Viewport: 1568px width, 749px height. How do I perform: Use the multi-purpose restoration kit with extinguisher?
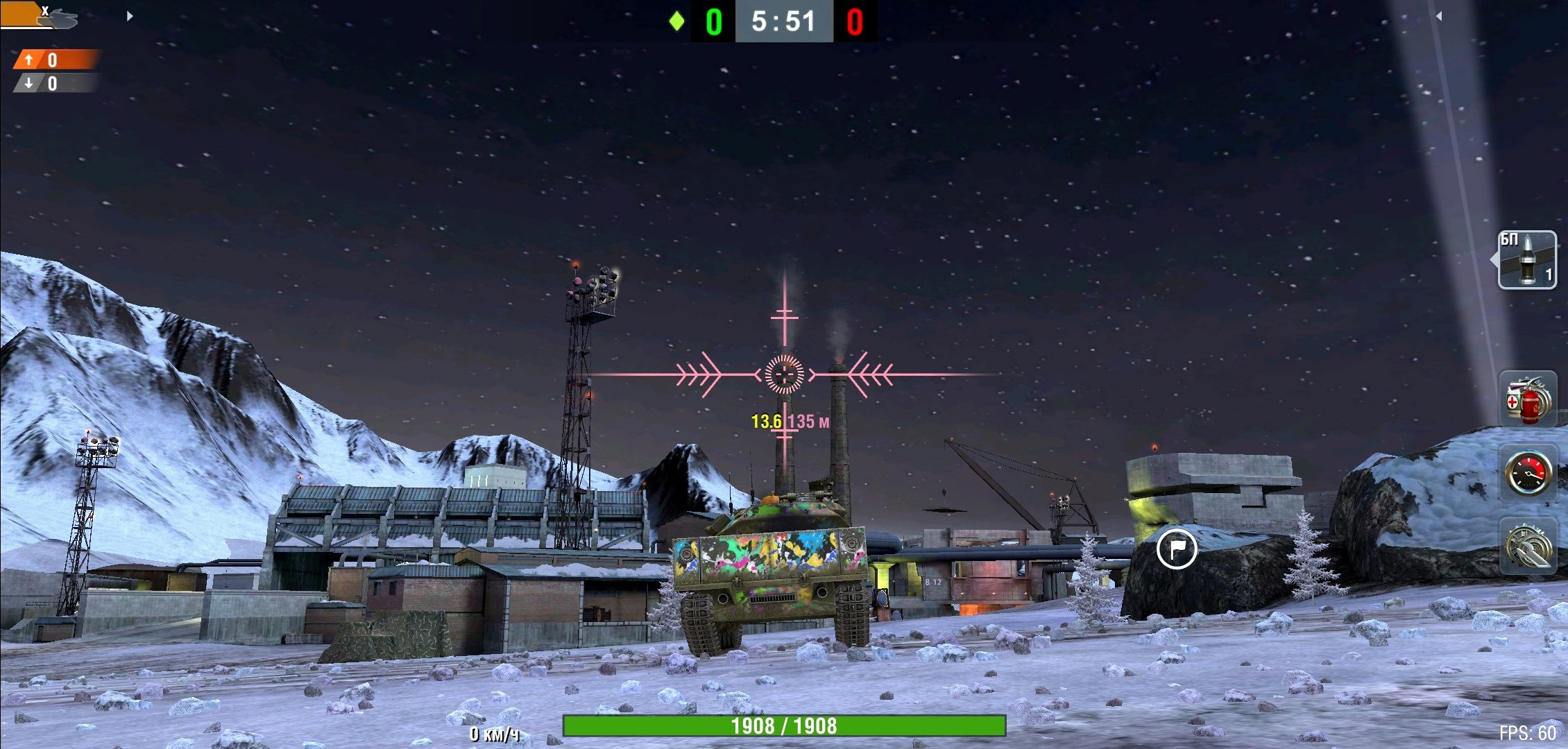(1527, 400)
